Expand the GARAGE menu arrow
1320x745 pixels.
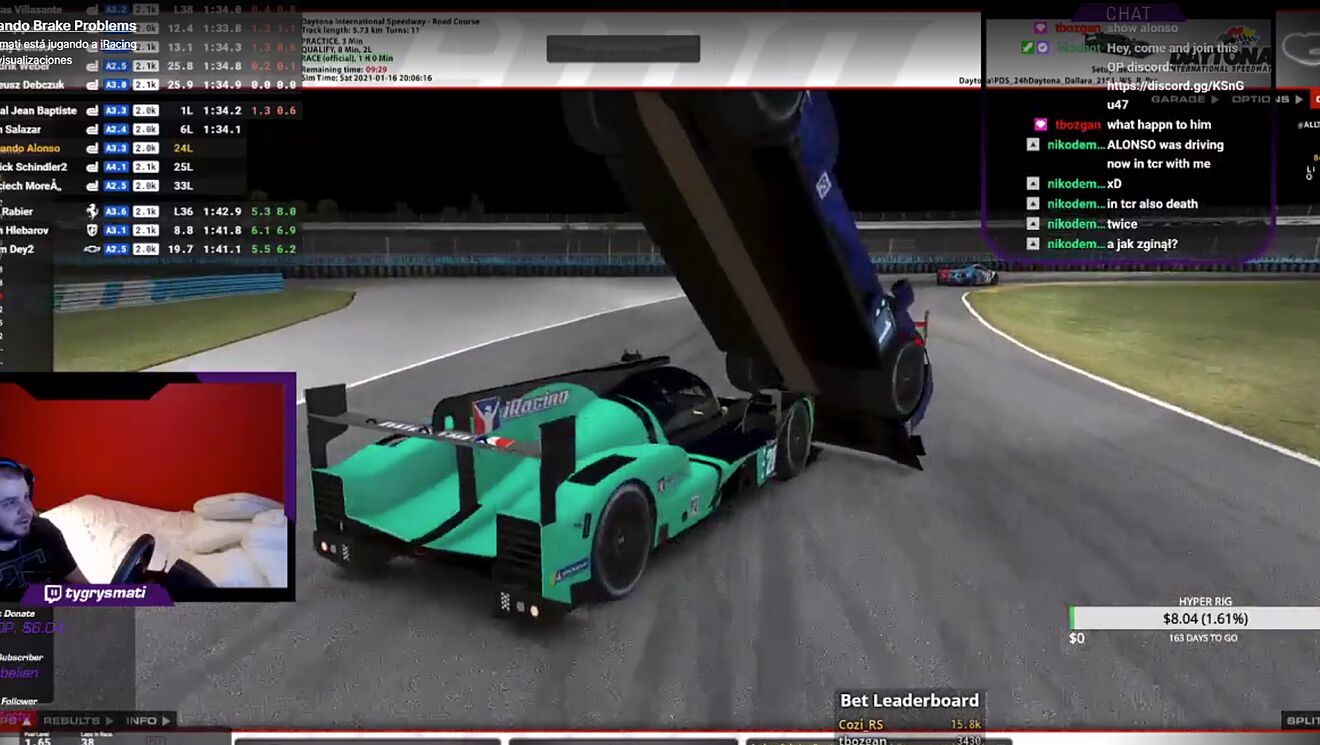tap(1213, 99)
